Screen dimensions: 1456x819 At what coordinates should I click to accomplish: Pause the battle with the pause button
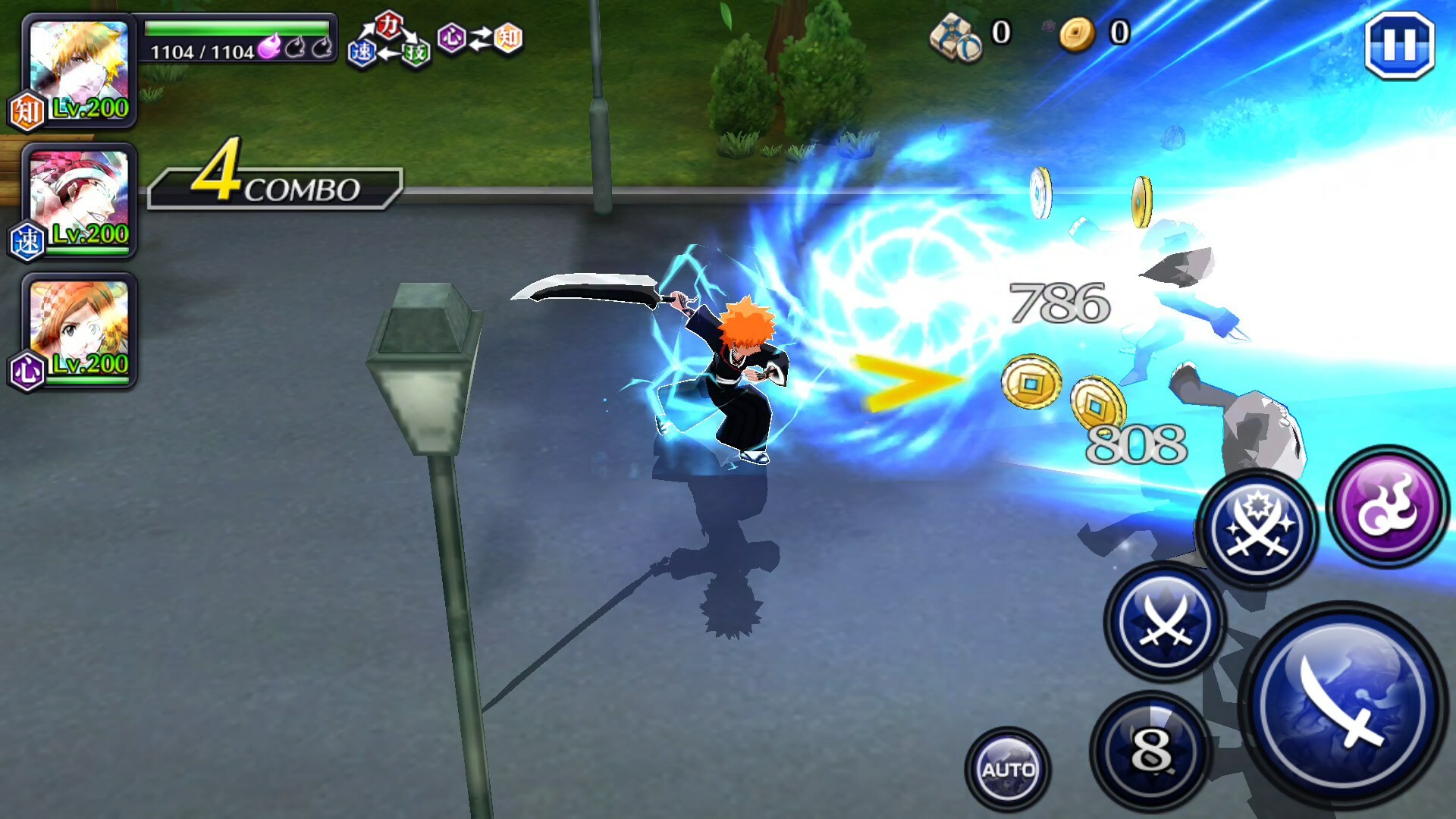coord(1399,46)
